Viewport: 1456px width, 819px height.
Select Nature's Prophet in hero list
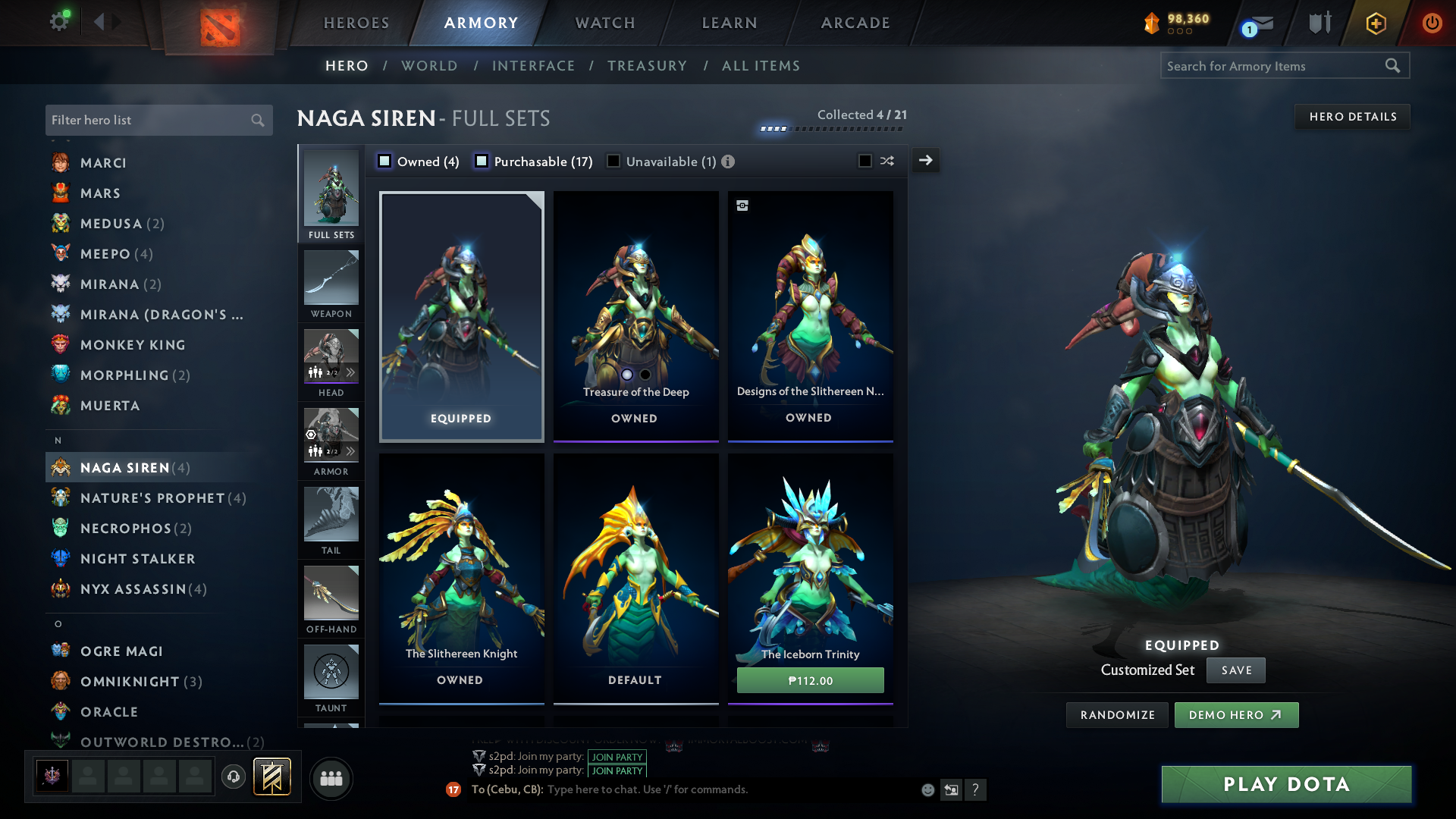(x=152, y=498)
